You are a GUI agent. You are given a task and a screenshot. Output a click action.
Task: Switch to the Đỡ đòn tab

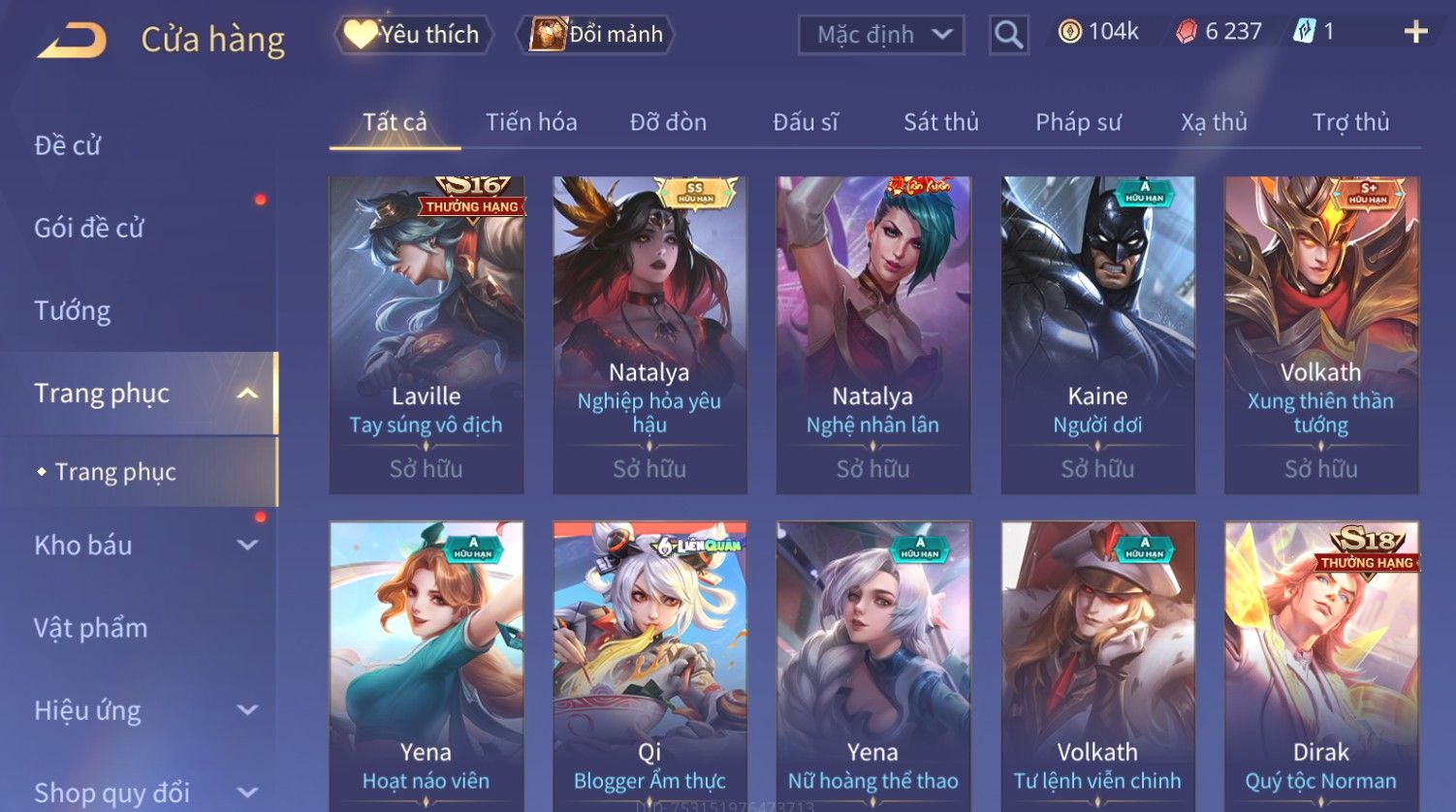click(x=668, y=122)
